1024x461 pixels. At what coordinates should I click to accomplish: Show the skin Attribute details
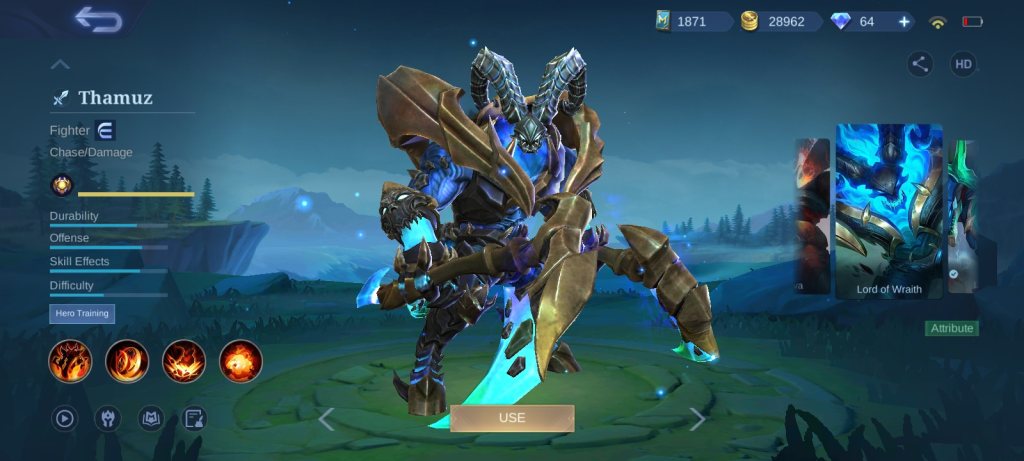pyautogui.click(x=952, y=328)
